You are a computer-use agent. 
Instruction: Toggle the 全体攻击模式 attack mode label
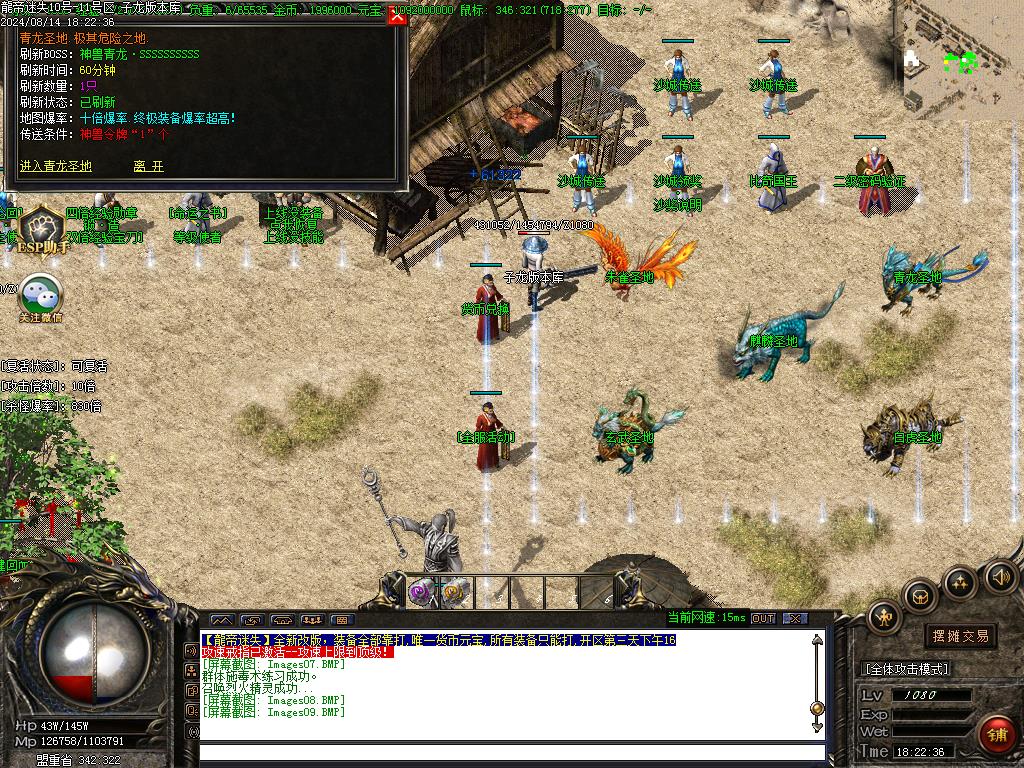[x=905, y=668]
